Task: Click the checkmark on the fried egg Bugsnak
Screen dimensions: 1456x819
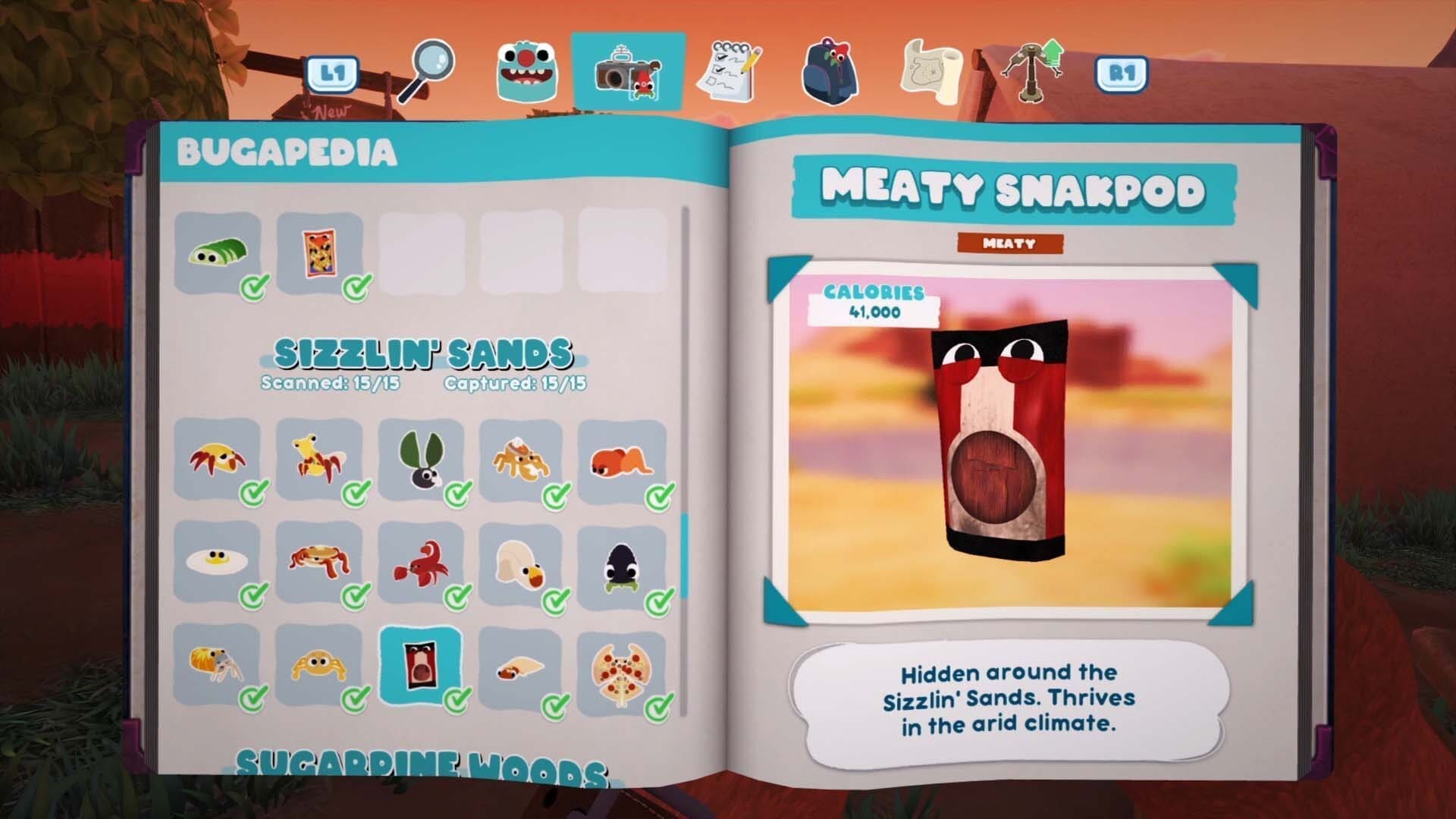Action: click(x=253, y=595)
